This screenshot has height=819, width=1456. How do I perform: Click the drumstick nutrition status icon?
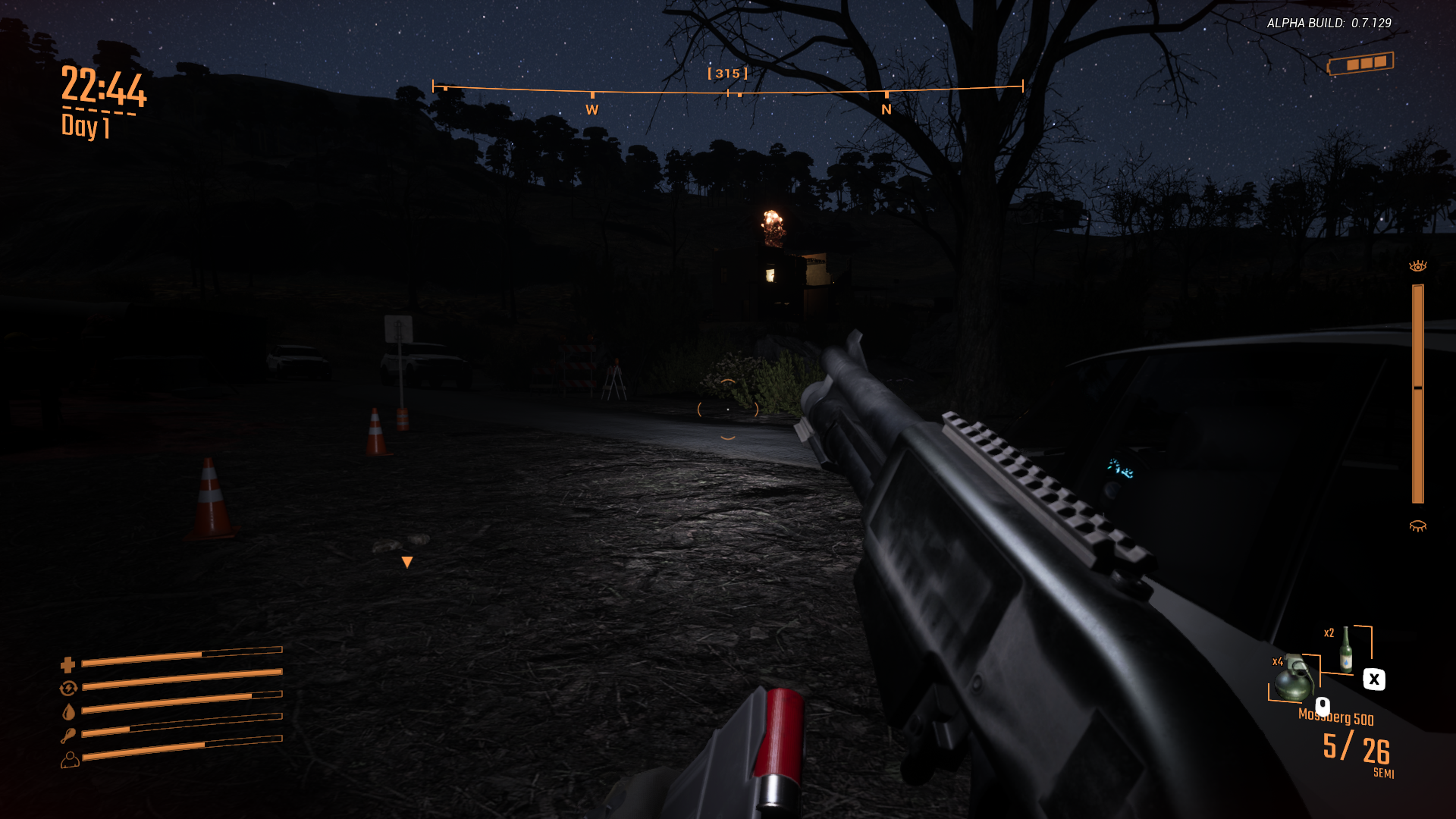[x=70, y=734]
